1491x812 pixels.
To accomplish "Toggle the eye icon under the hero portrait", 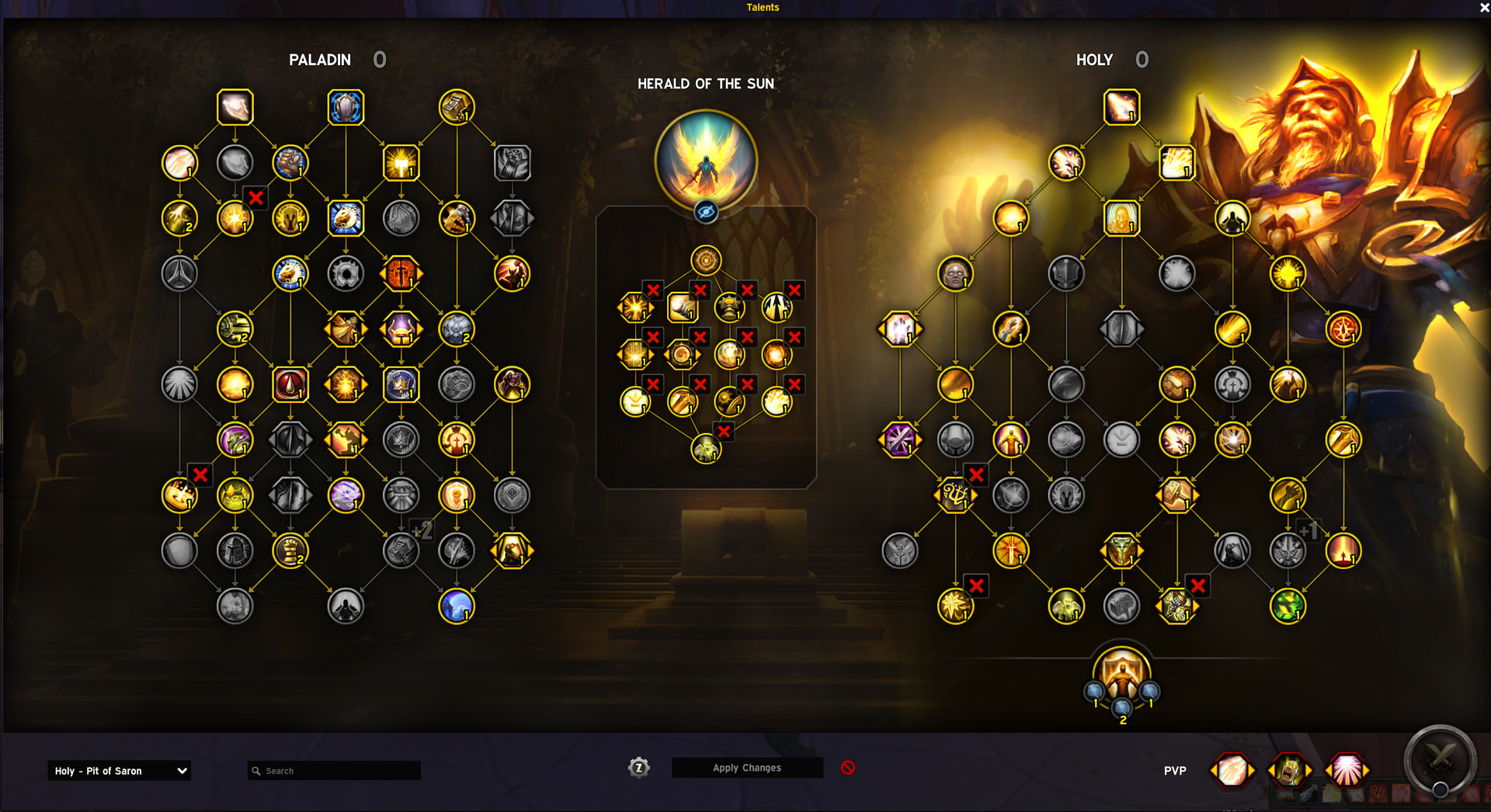I will pyautogui.click(x=706, y=211).
